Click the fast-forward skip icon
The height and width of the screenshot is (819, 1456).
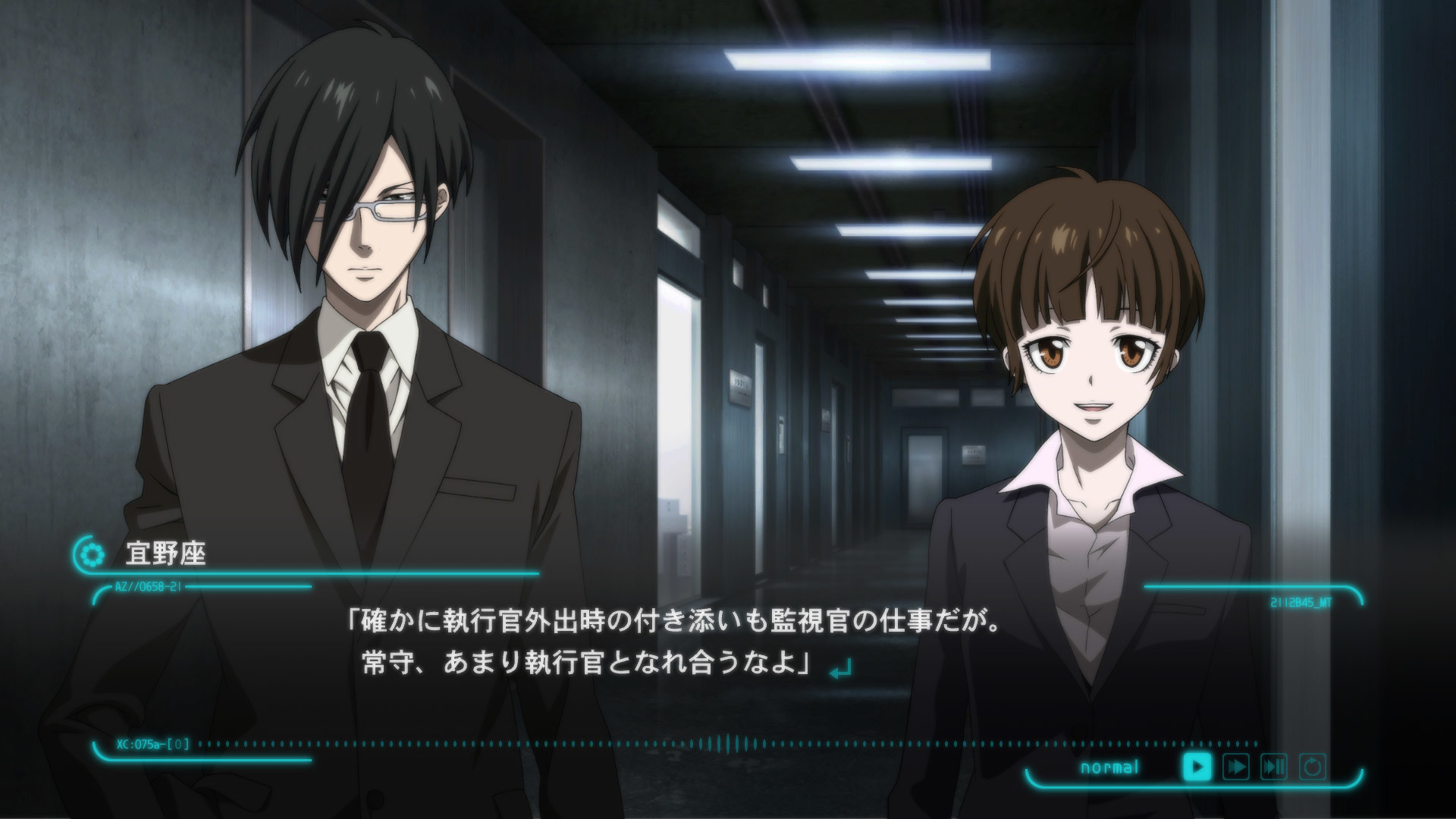click(x=1235, y=767)
